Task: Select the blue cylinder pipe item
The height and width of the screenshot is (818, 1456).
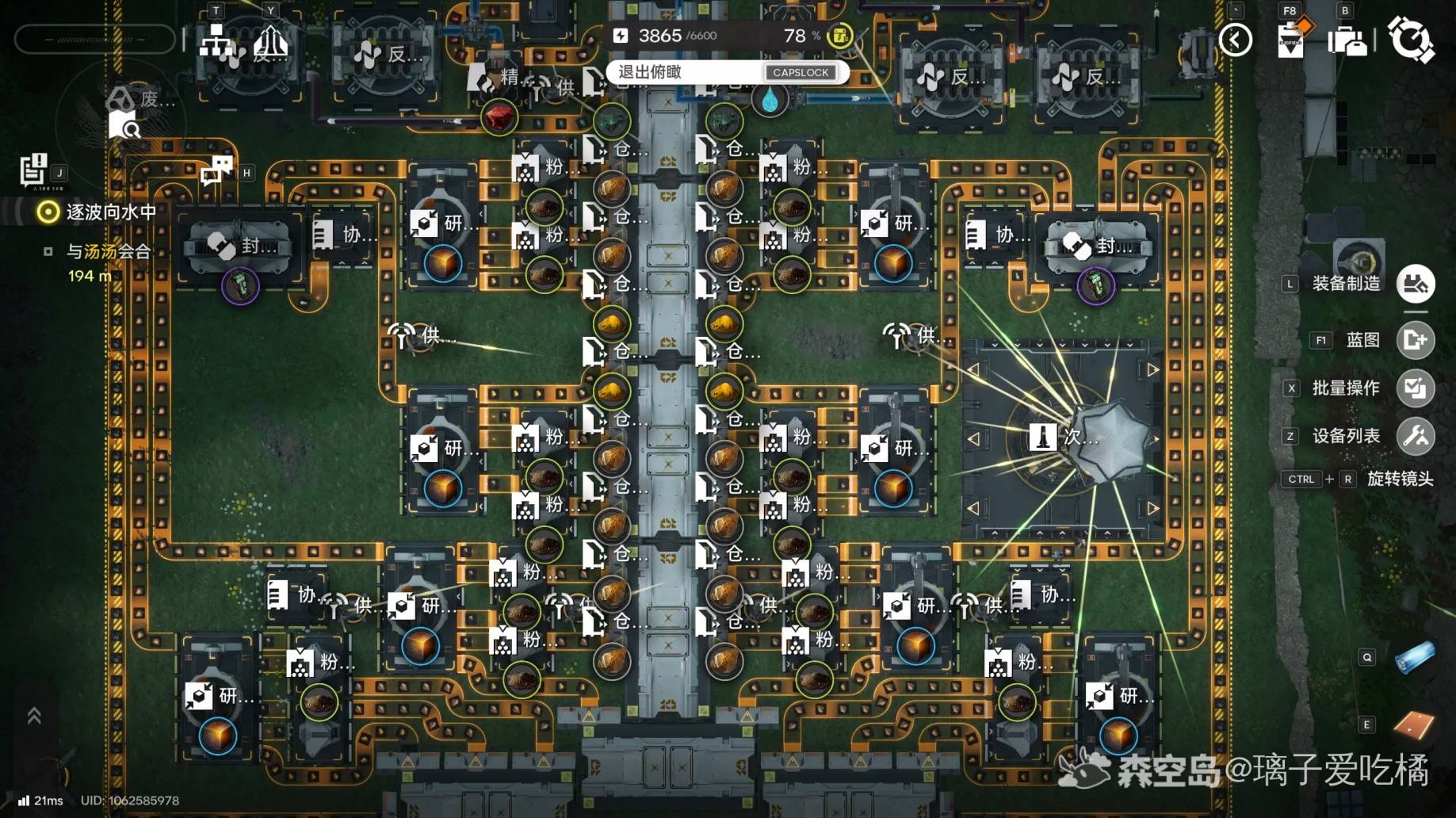Action: pyautogui.click(x=1414, y=658)
